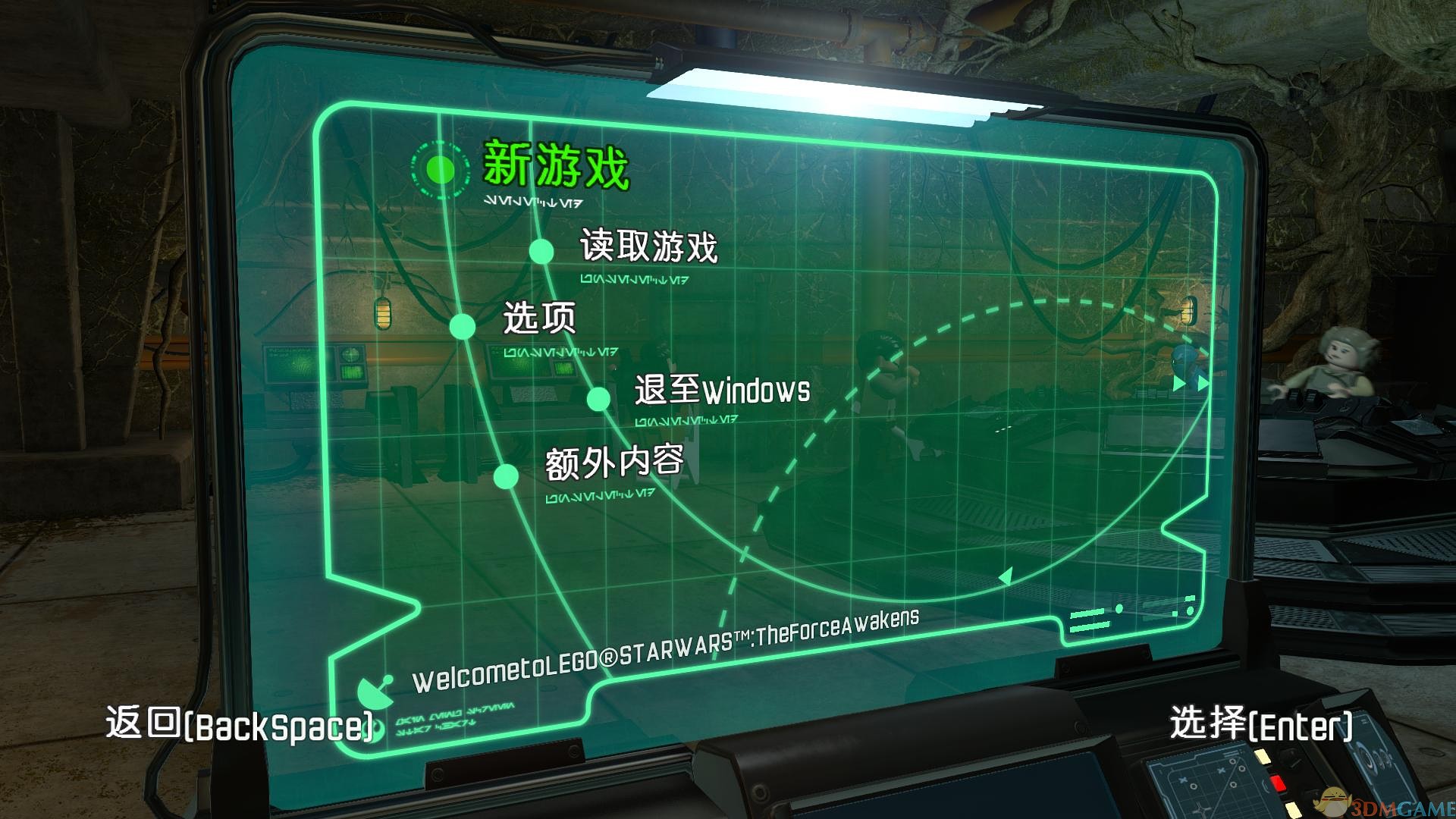
Task: Open the 选项 menu entry
Action: tap(538, 321)
